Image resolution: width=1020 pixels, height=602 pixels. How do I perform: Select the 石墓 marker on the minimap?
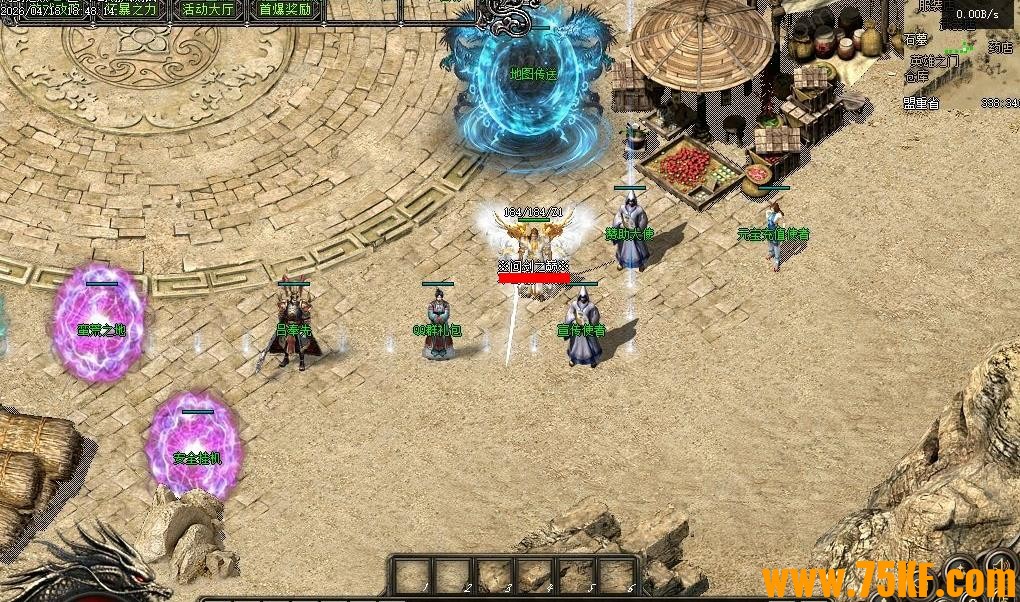click(x=916, y=40)
